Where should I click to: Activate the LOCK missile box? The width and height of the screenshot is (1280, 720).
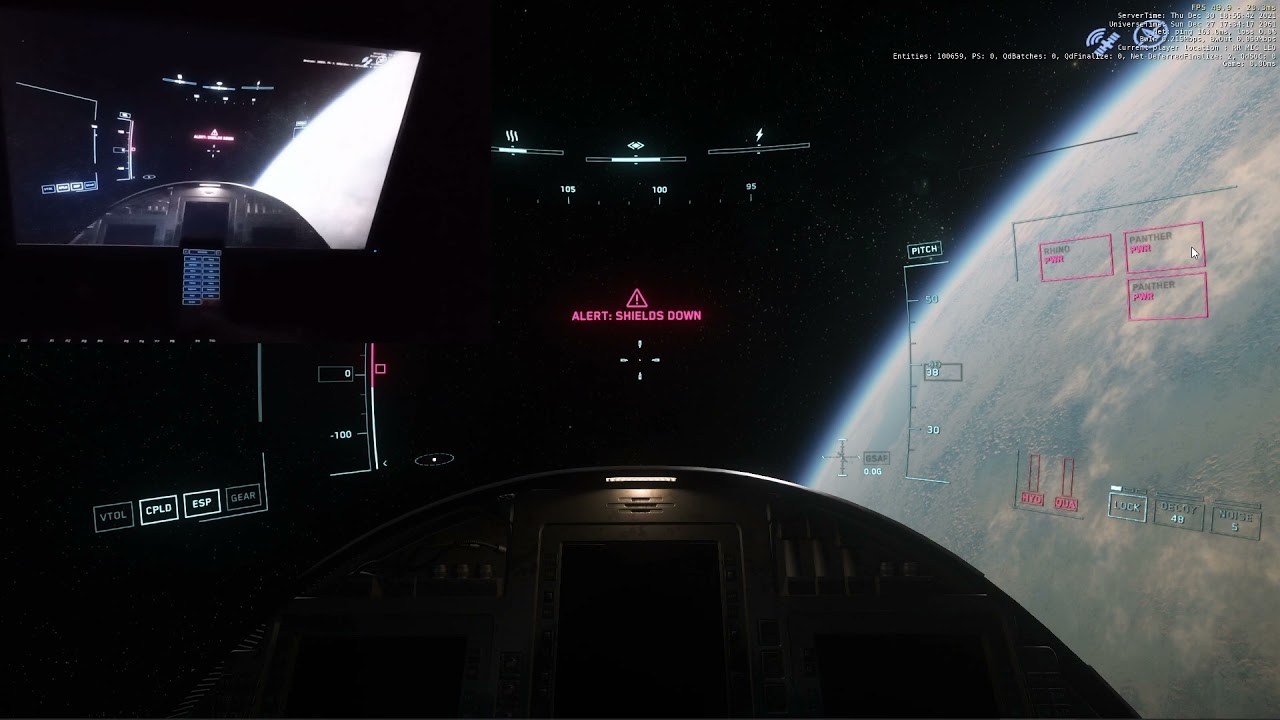(1127, 506)
